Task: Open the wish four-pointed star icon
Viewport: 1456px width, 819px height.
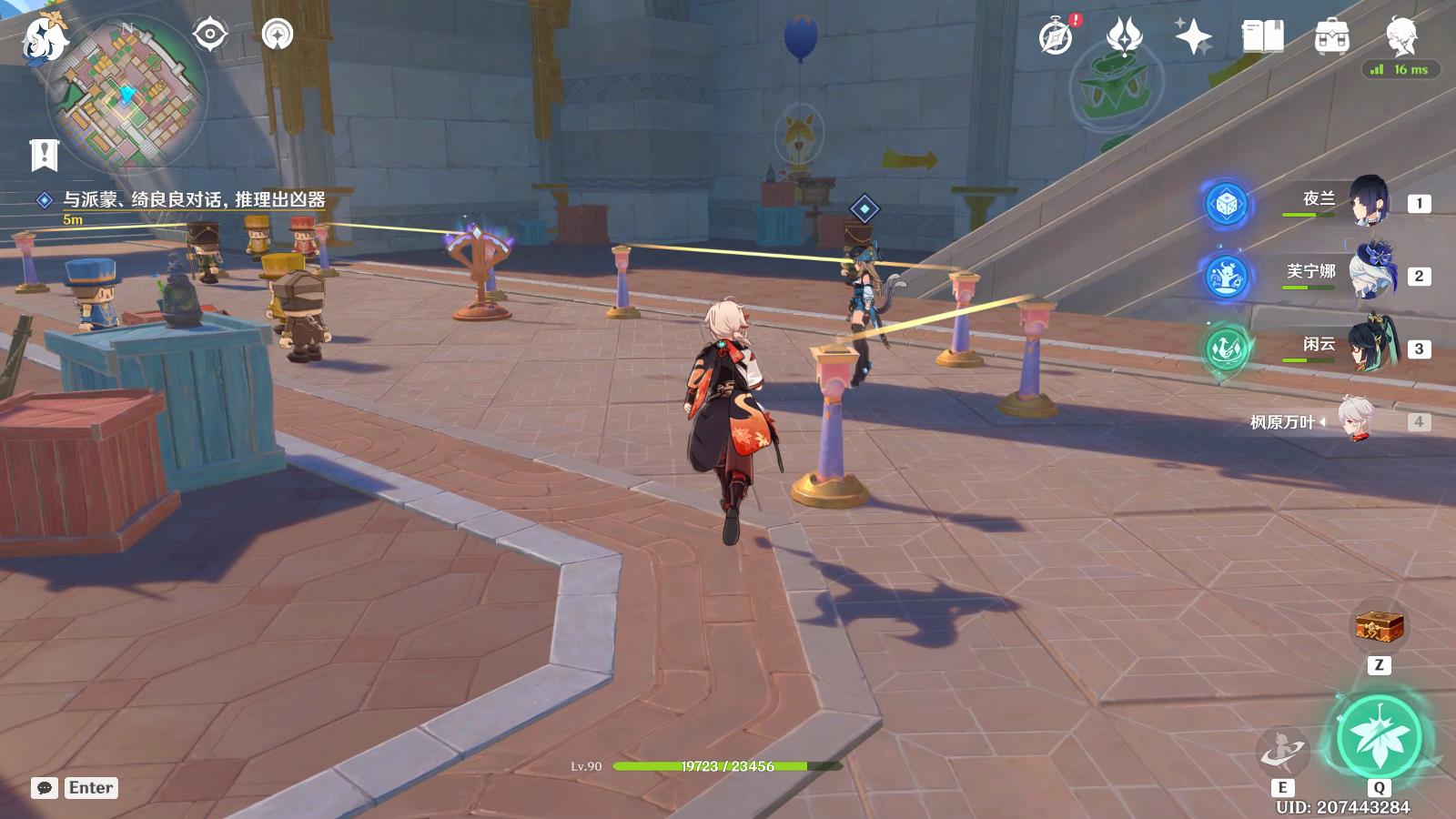Action: 1193,37
